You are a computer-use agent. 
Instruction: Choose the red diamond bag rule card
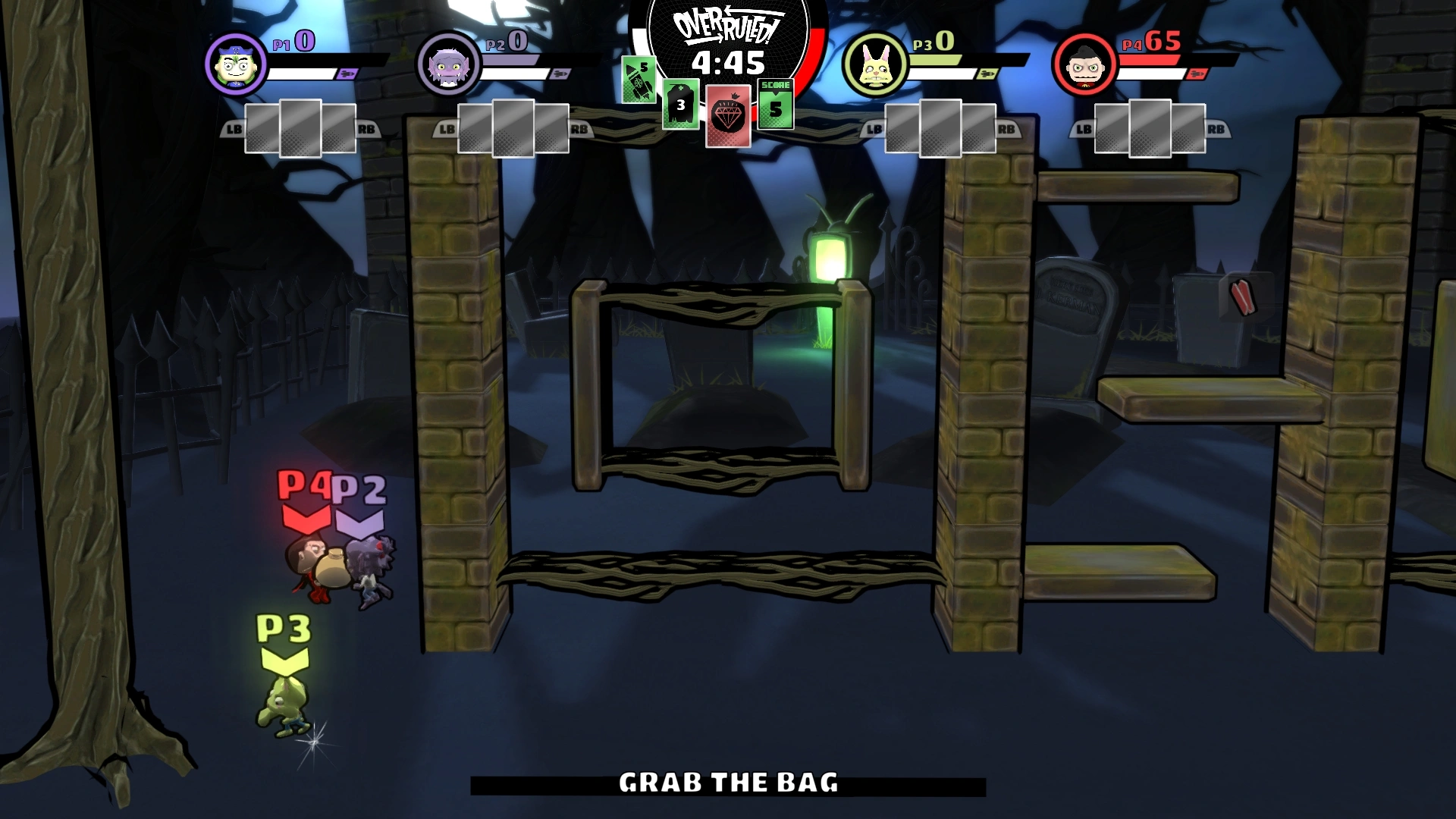[728, 115]
